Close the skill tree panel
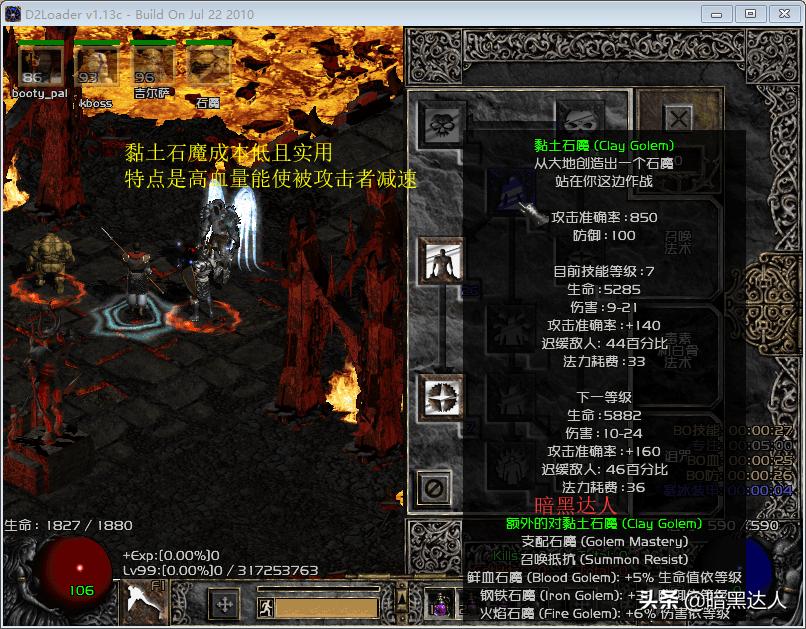The image size is (806, 629). click(678, 118)
